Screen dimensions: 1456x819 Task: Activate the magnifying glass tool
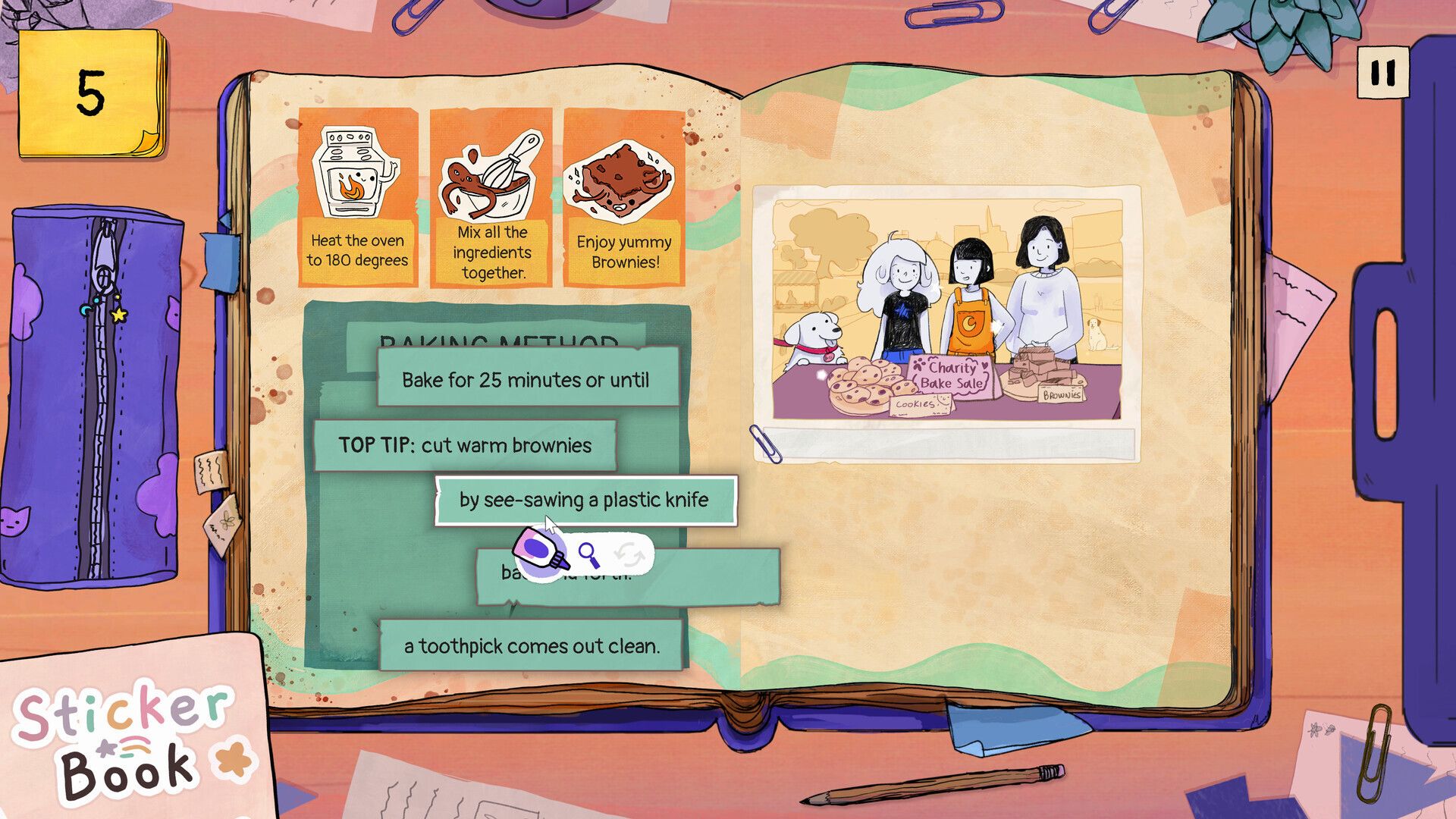(x=588, y=555)
